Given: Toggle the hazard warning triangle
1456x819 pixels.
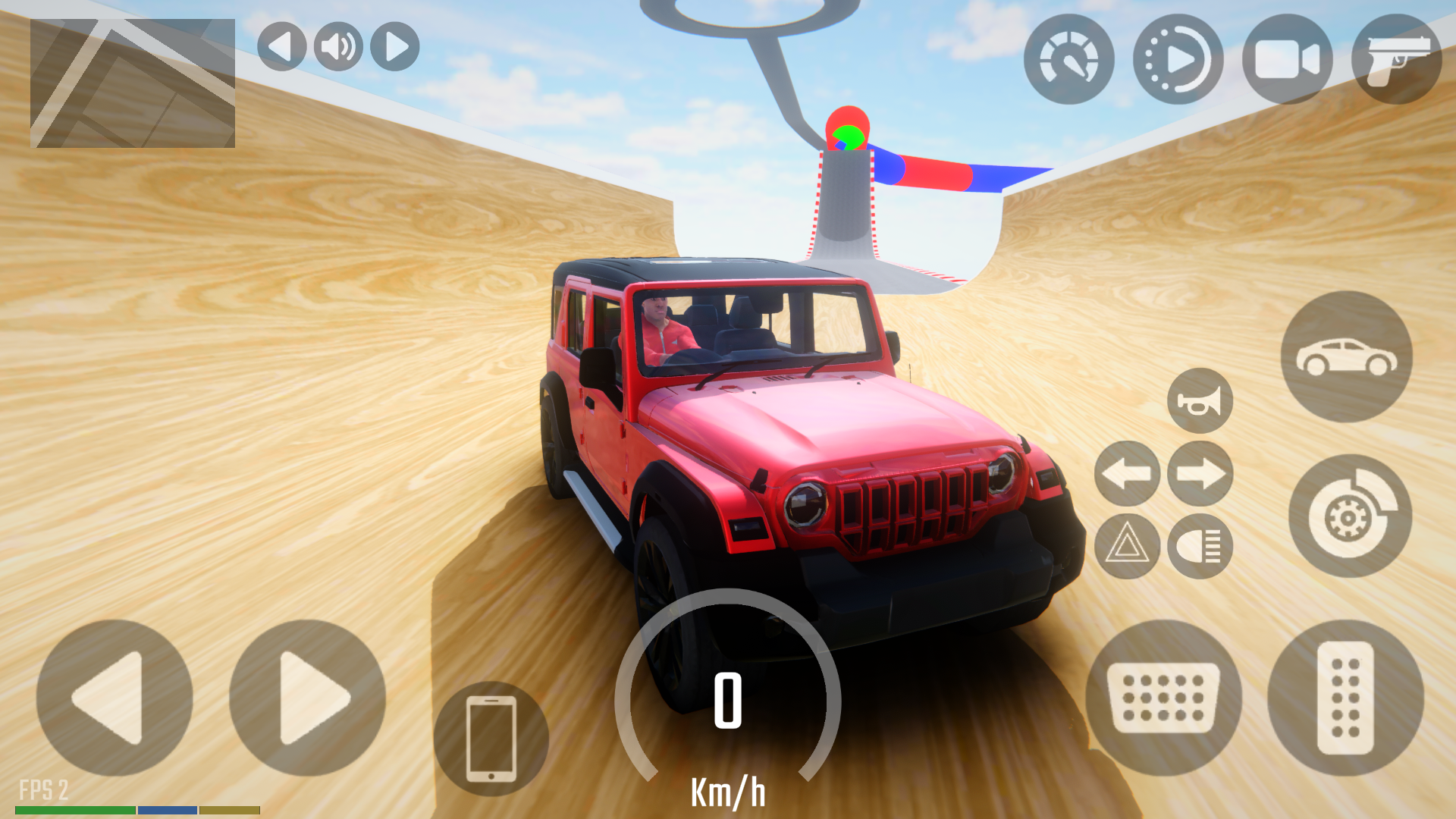Looking at the screenshot, I should tap(1127, 546).
